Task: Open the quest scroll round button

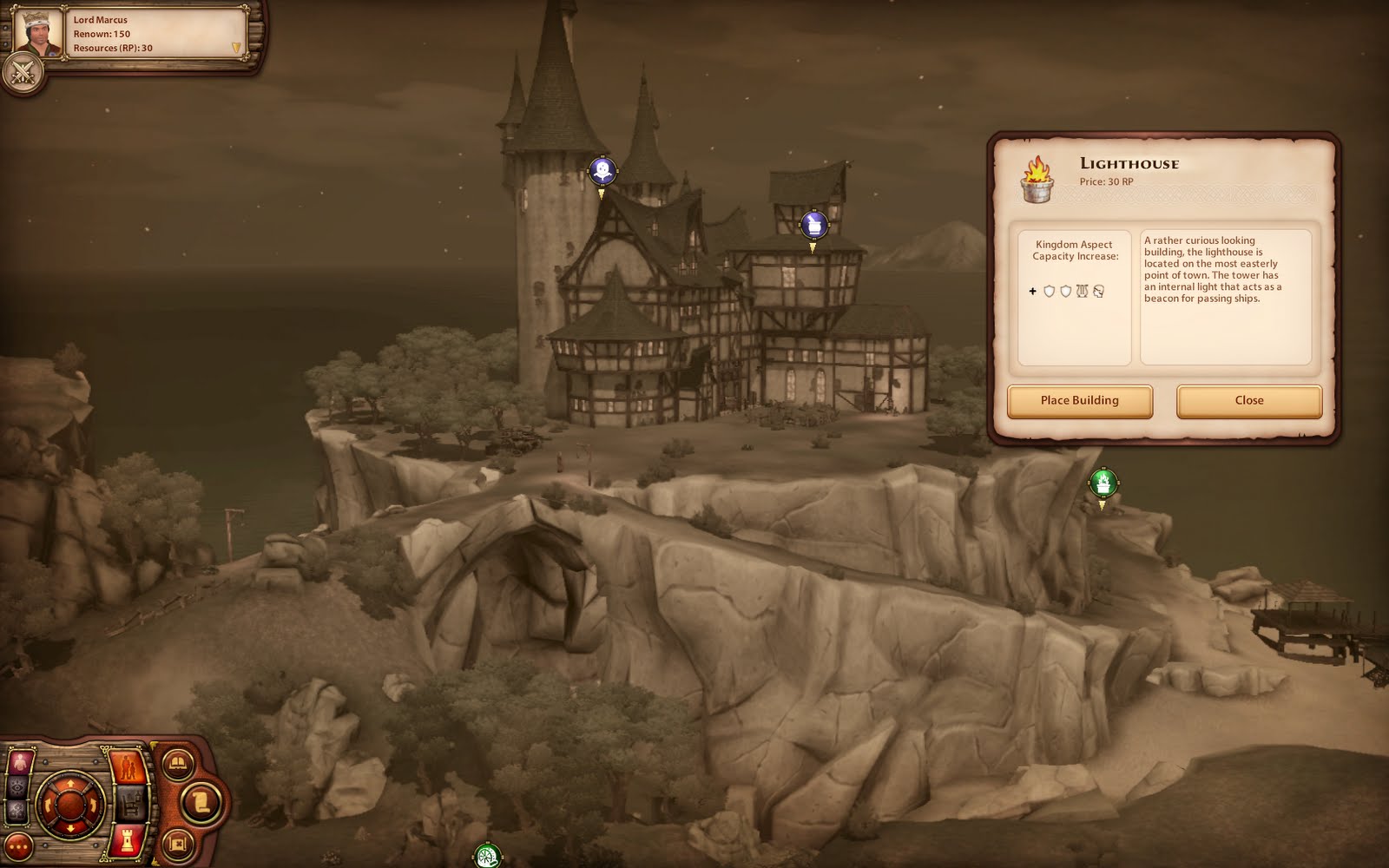Action: click(201, 801)
